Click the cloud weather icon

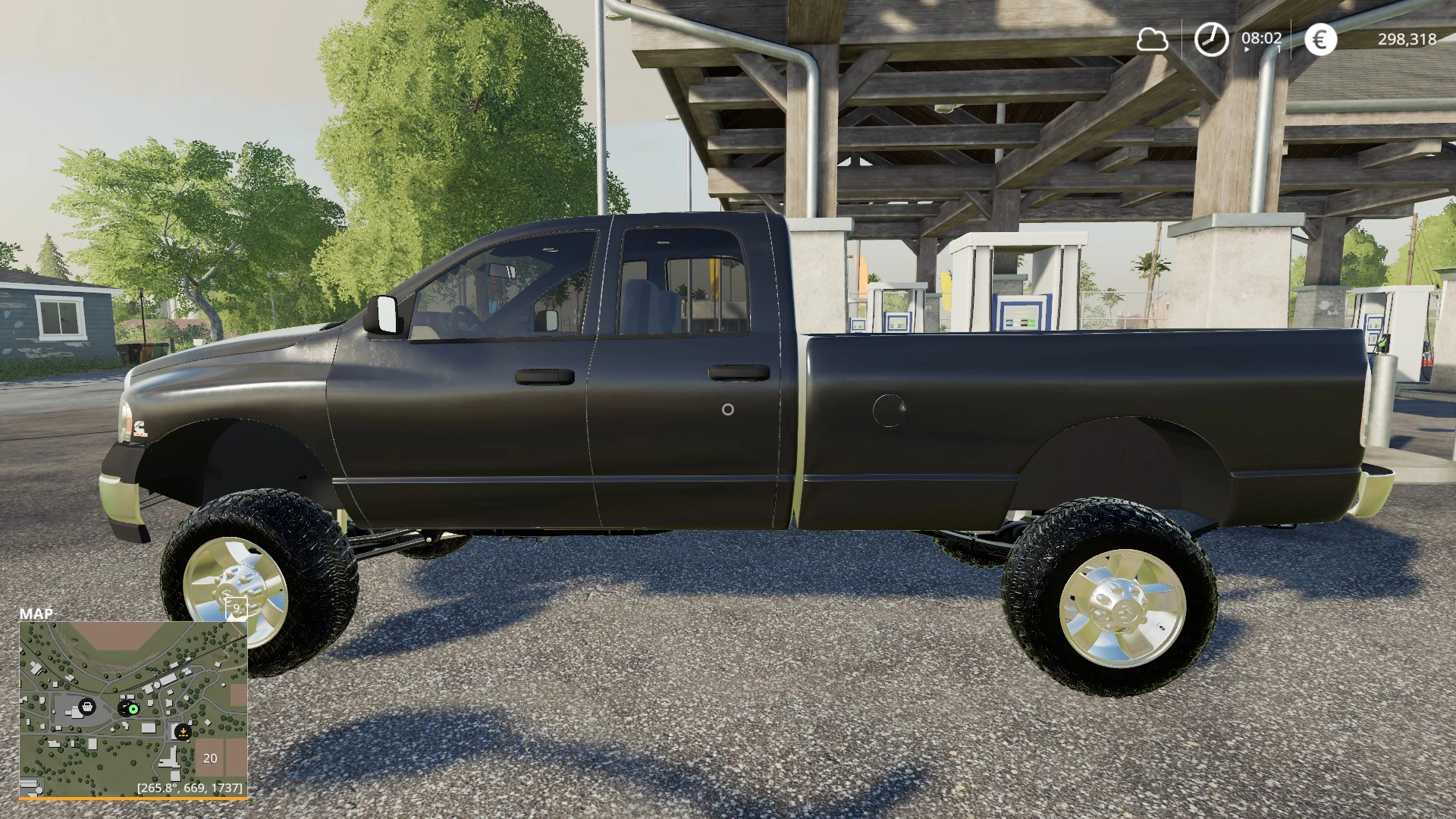point(1152,39)
